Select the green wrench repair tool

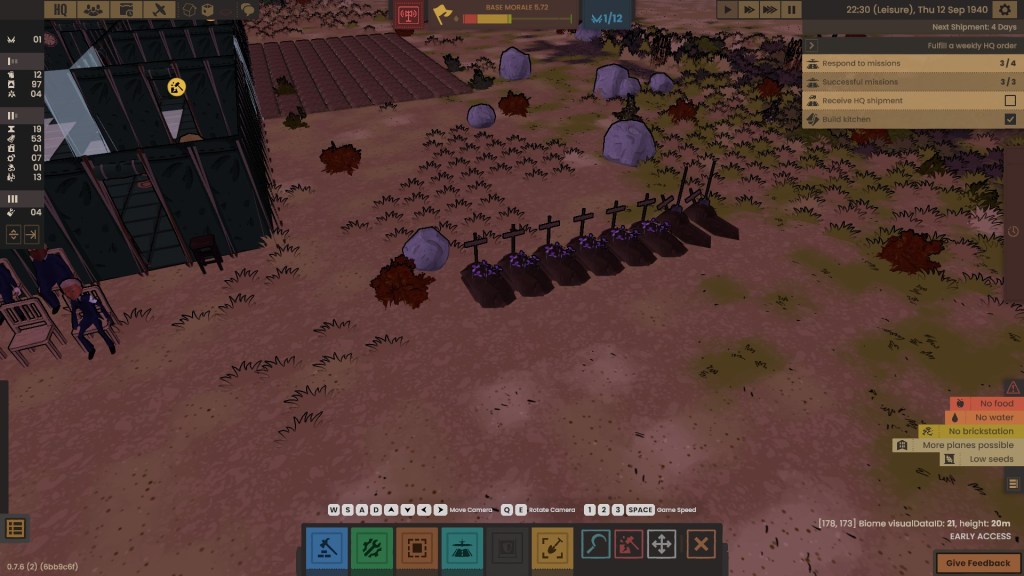371,546
